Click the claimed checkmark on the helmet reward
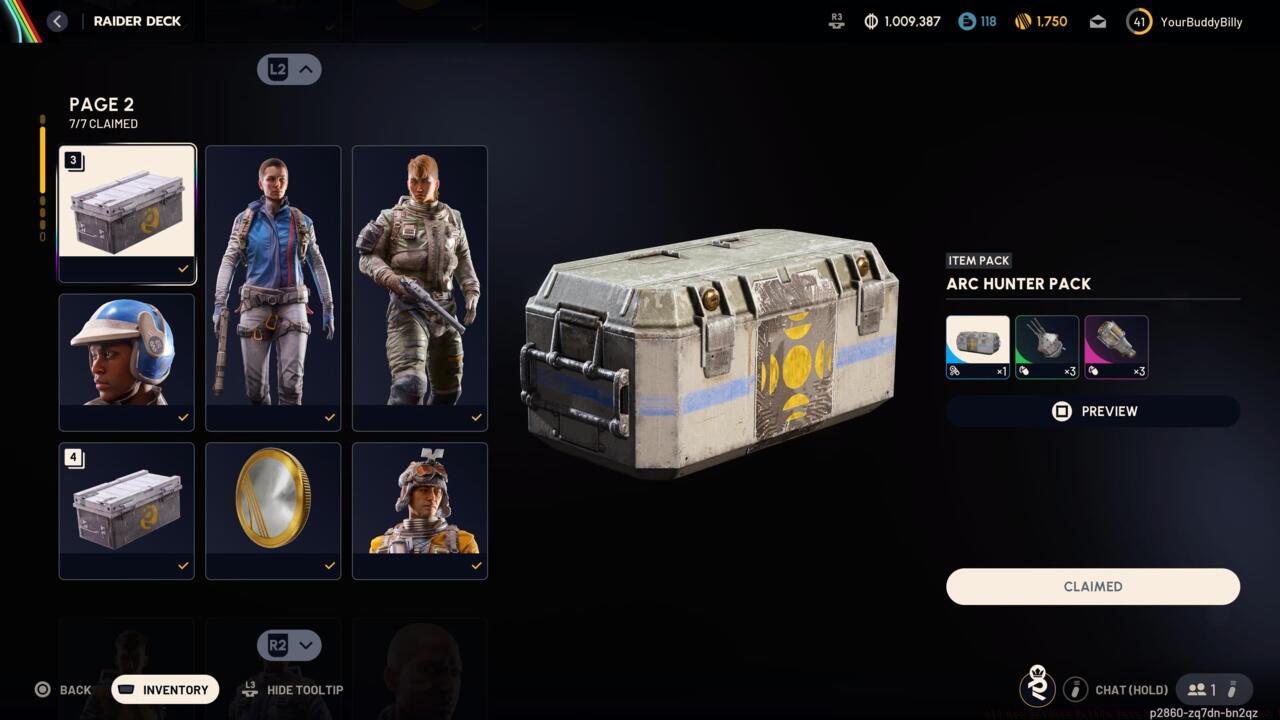The height and width of the screenshot is (720, 1280). (x=183, y=418)
